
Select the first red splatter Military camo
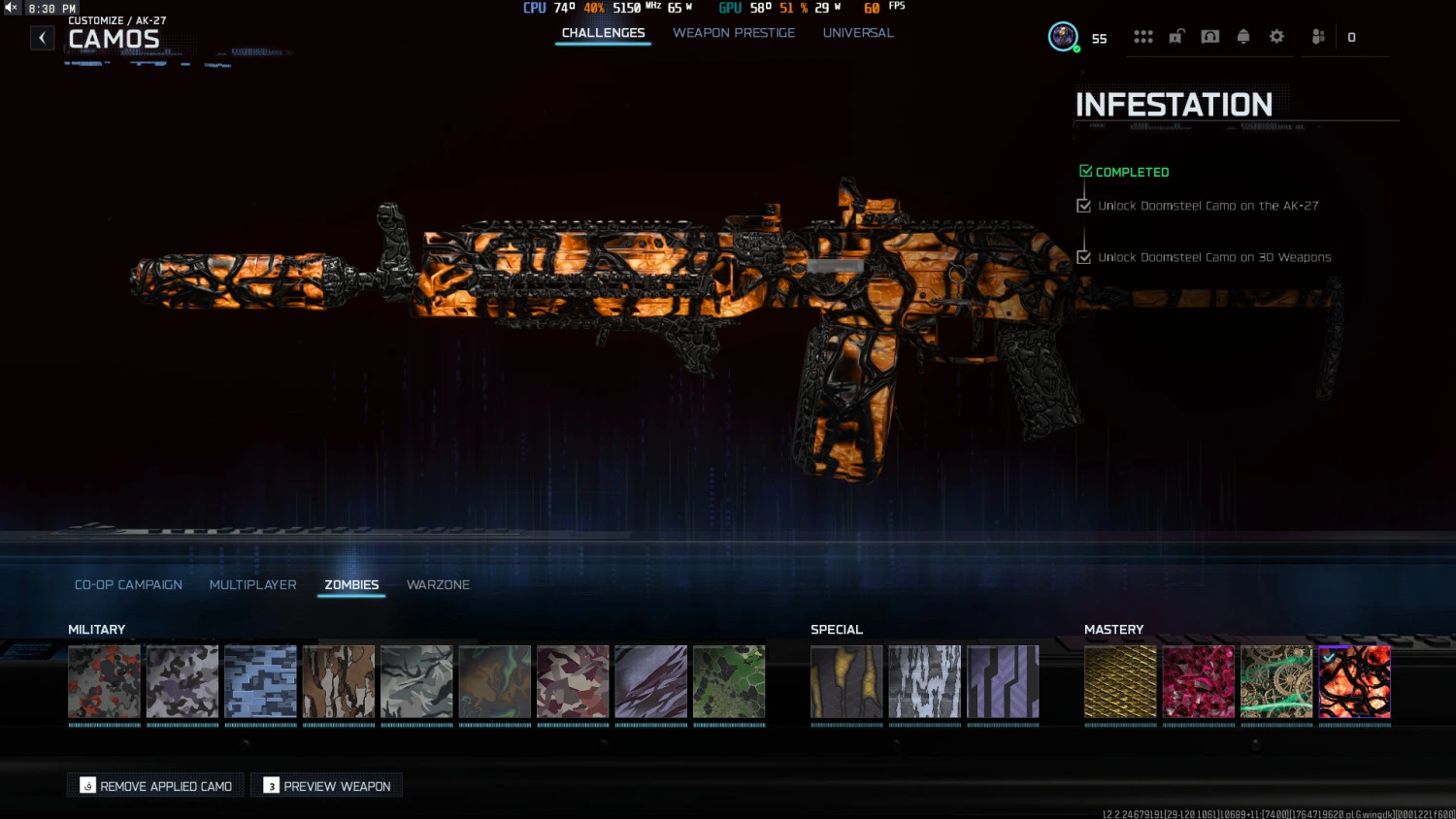[x=103, y=682]
